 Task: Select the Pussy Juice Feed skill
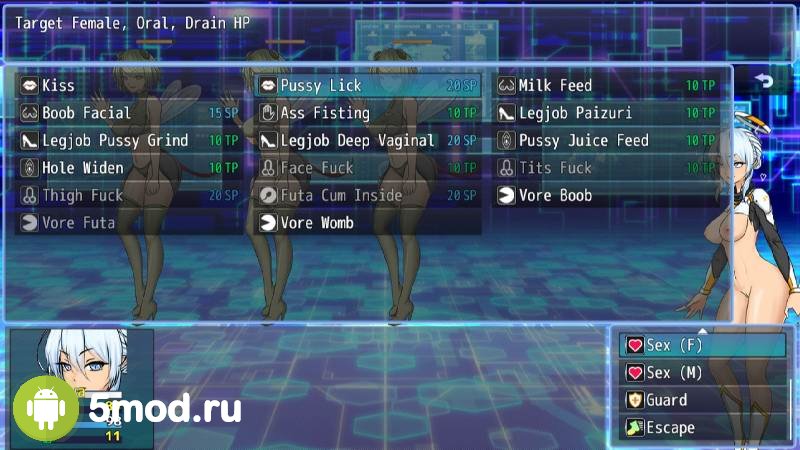pyautogui.click(x=606, y=141)
